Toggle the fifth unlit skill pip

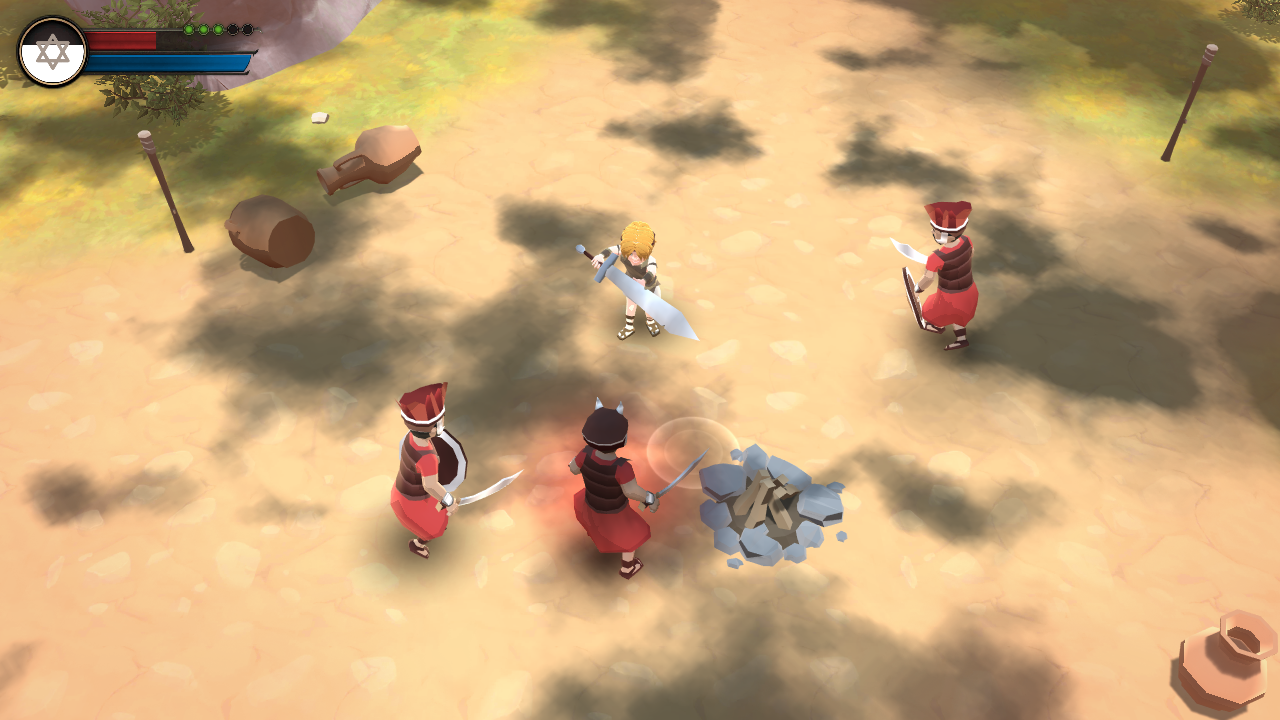248,29
